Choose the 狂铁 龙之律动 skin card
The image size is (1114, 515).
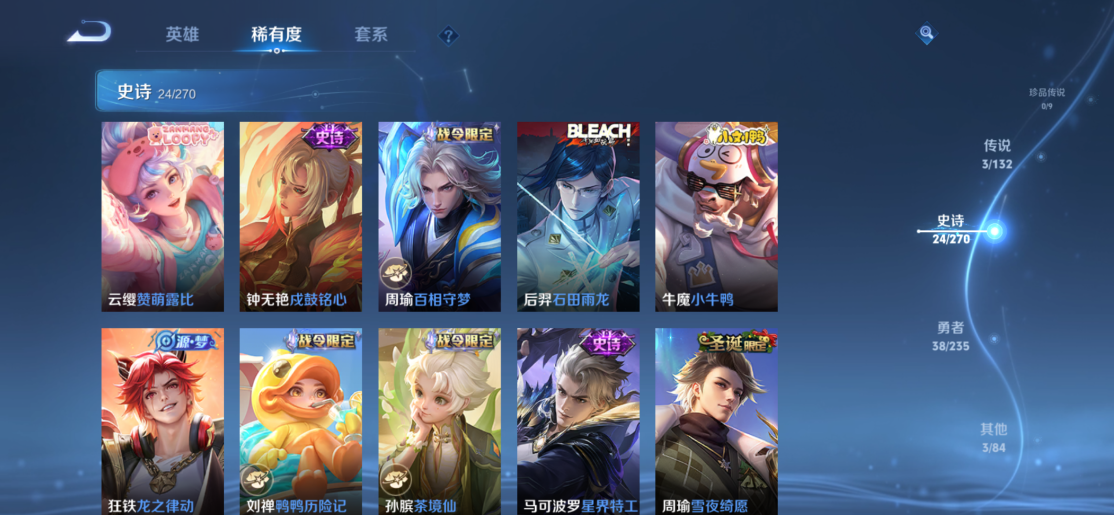(163, 422)
